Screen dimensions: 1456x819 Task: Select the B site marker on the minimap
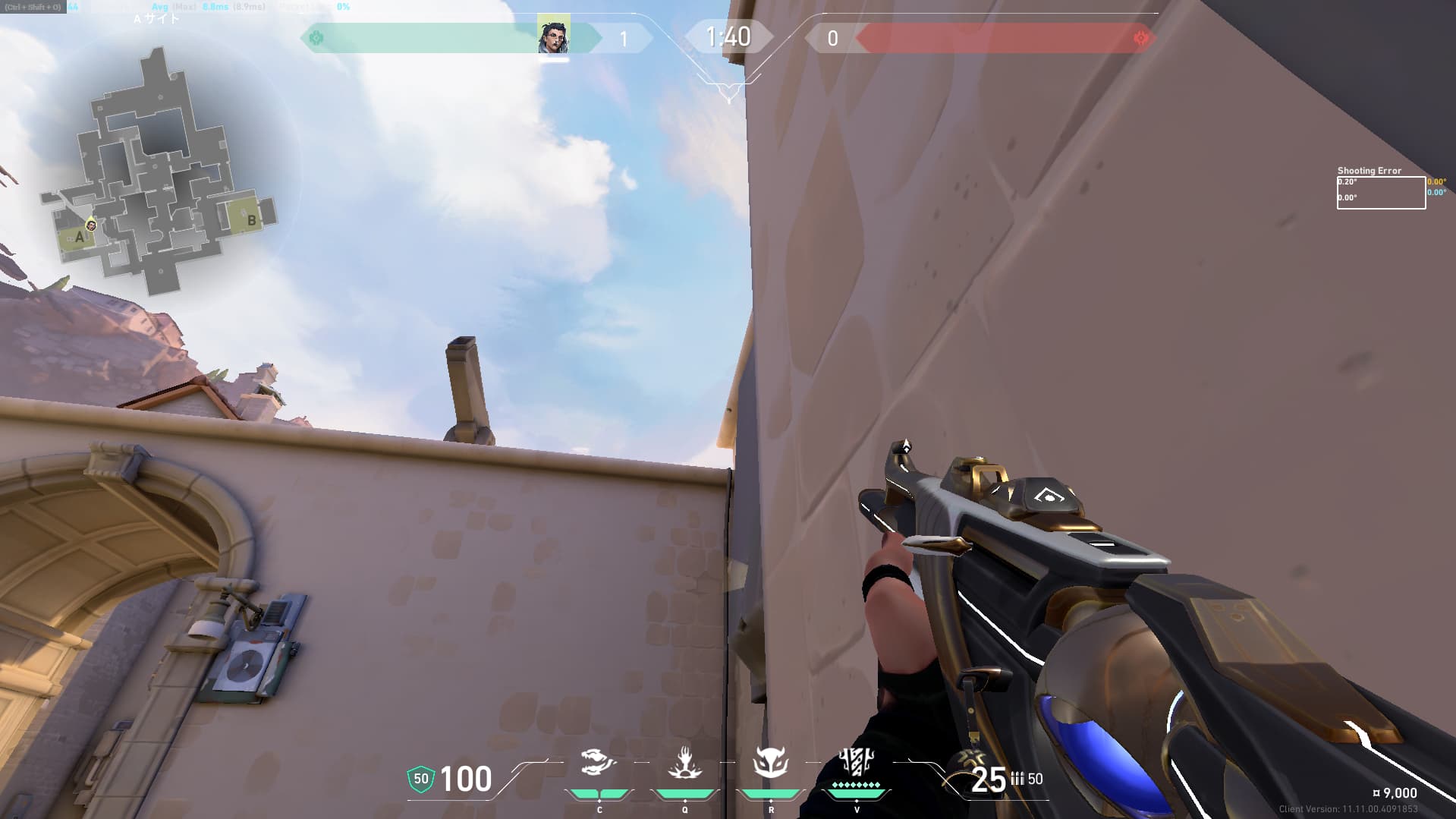tap(251, 220)
